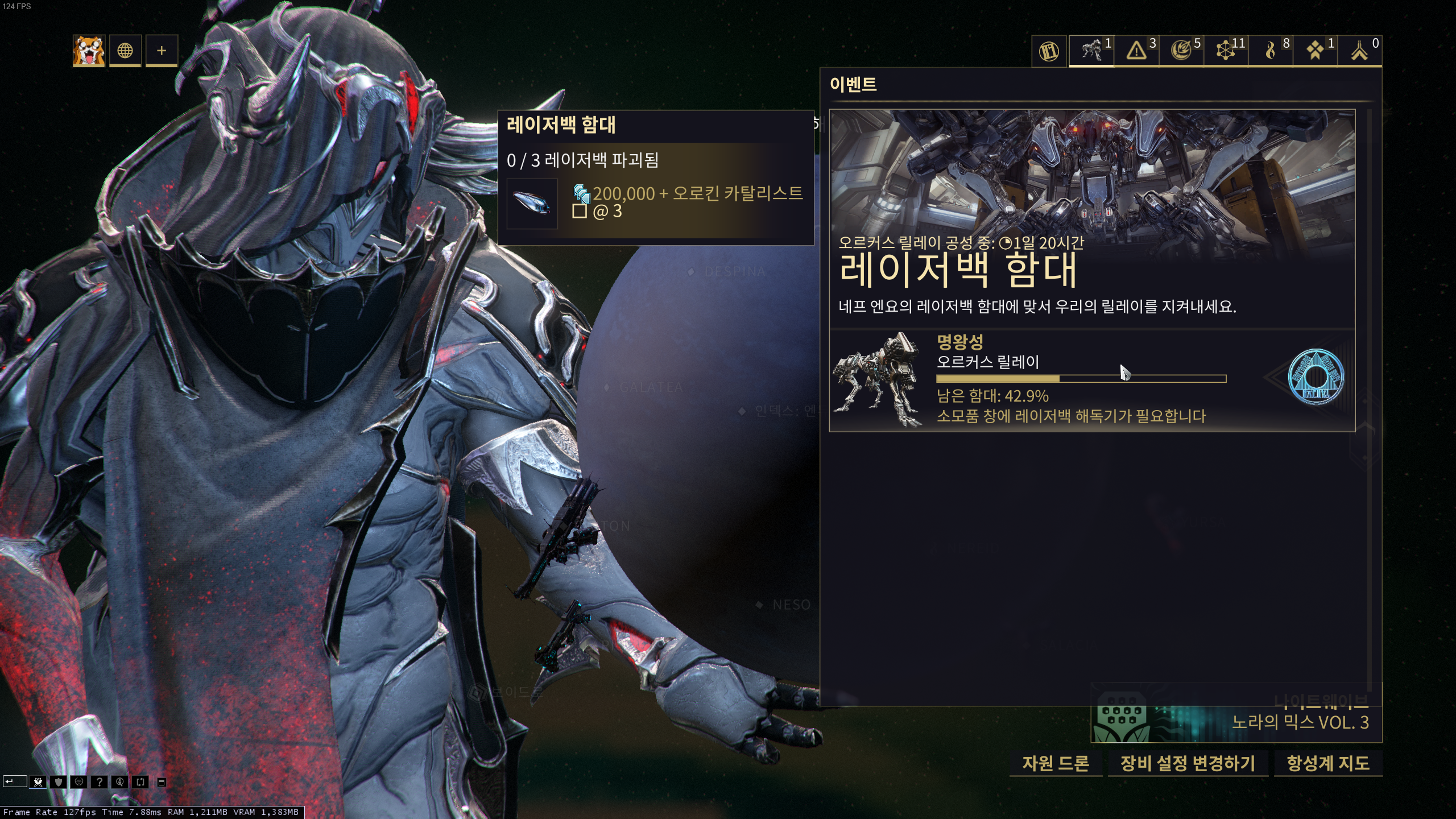Select the tiger avatar in top-left corner

tap(88, 50)
